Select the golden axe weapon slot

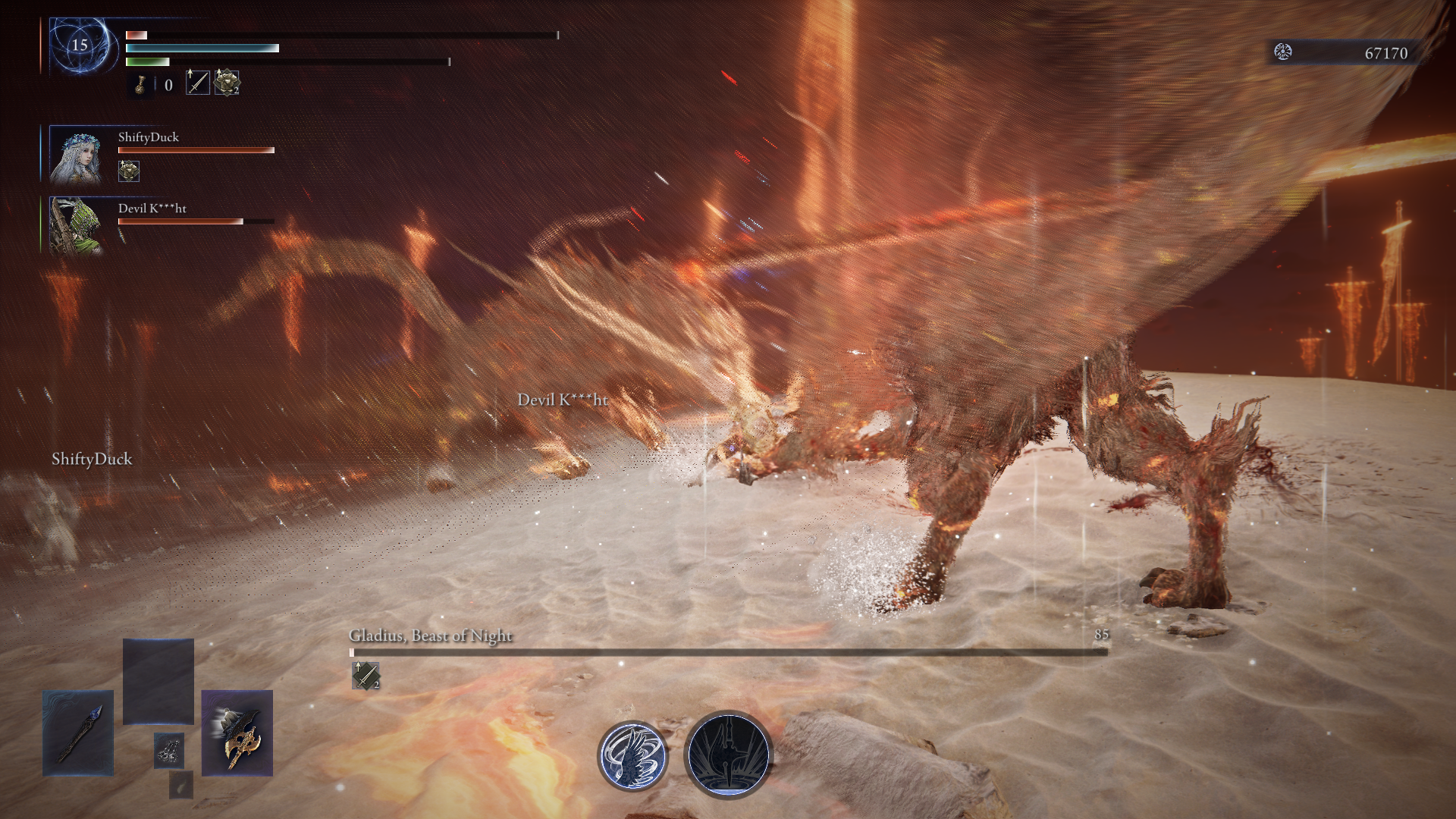coord(237,733)
